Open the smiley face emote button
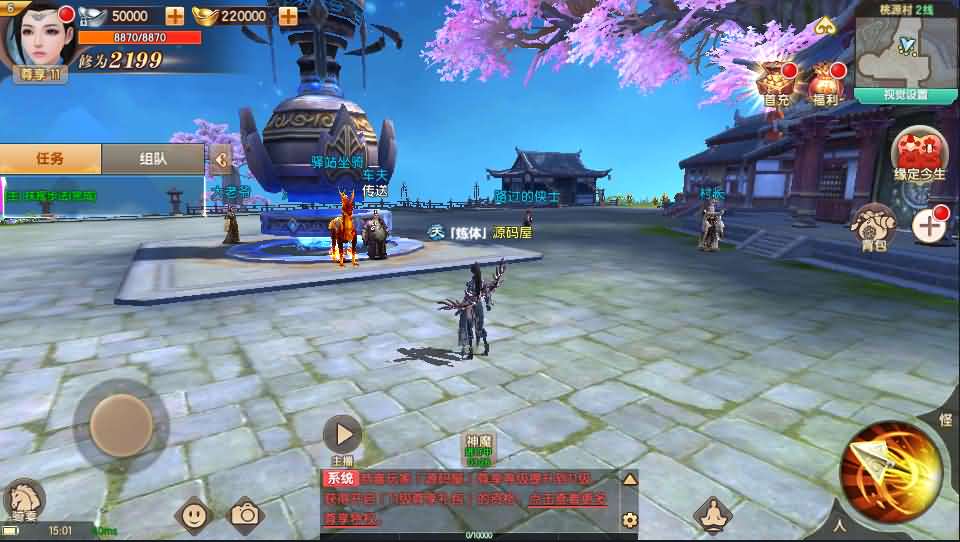The height and width of the screenshot is (542, 960). click(x=194, y=515)
